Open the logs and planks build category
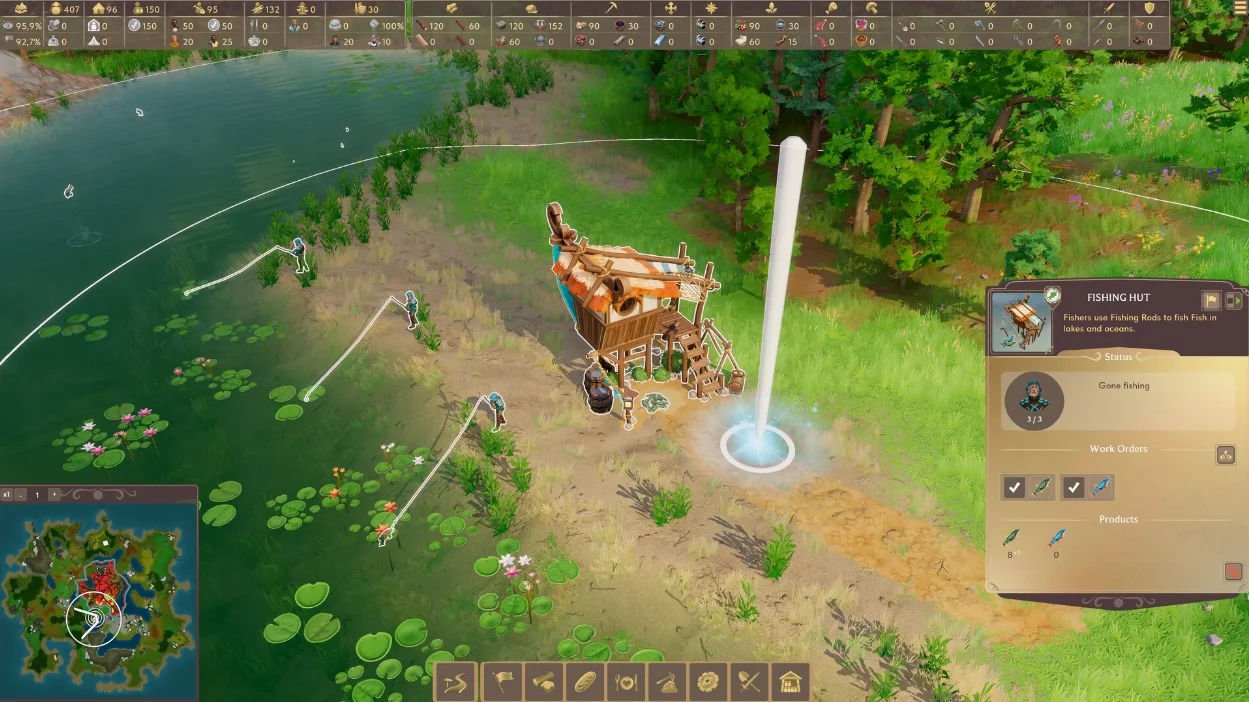The image size is (1249, 702). click(542, 682)
